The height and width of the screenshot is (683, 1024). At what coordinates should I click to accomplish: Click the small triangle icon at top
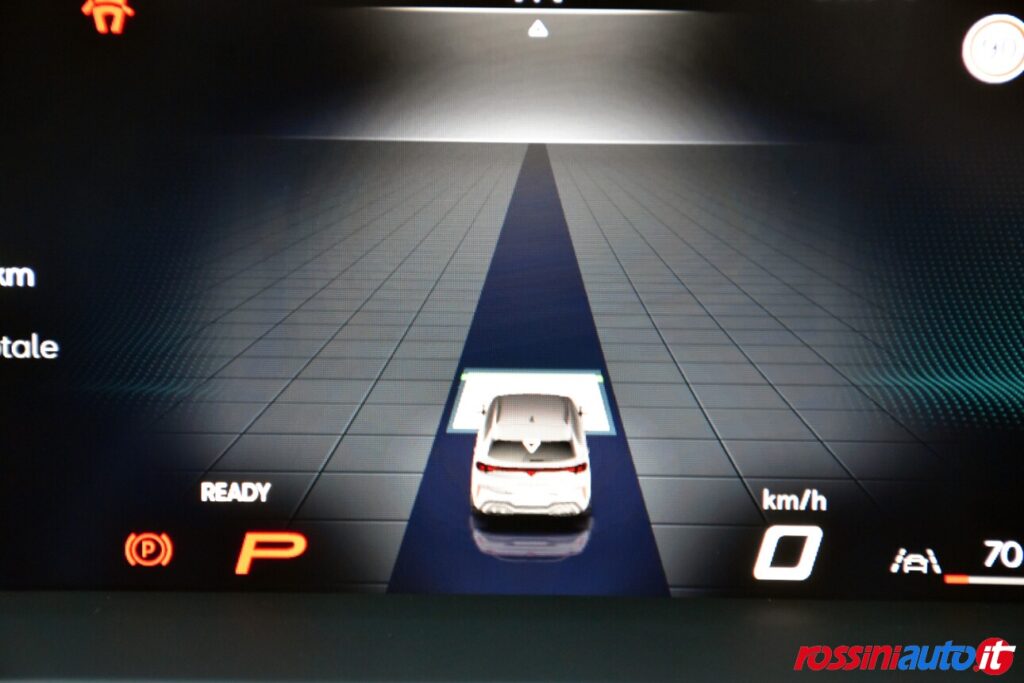[x=538, y=29]
